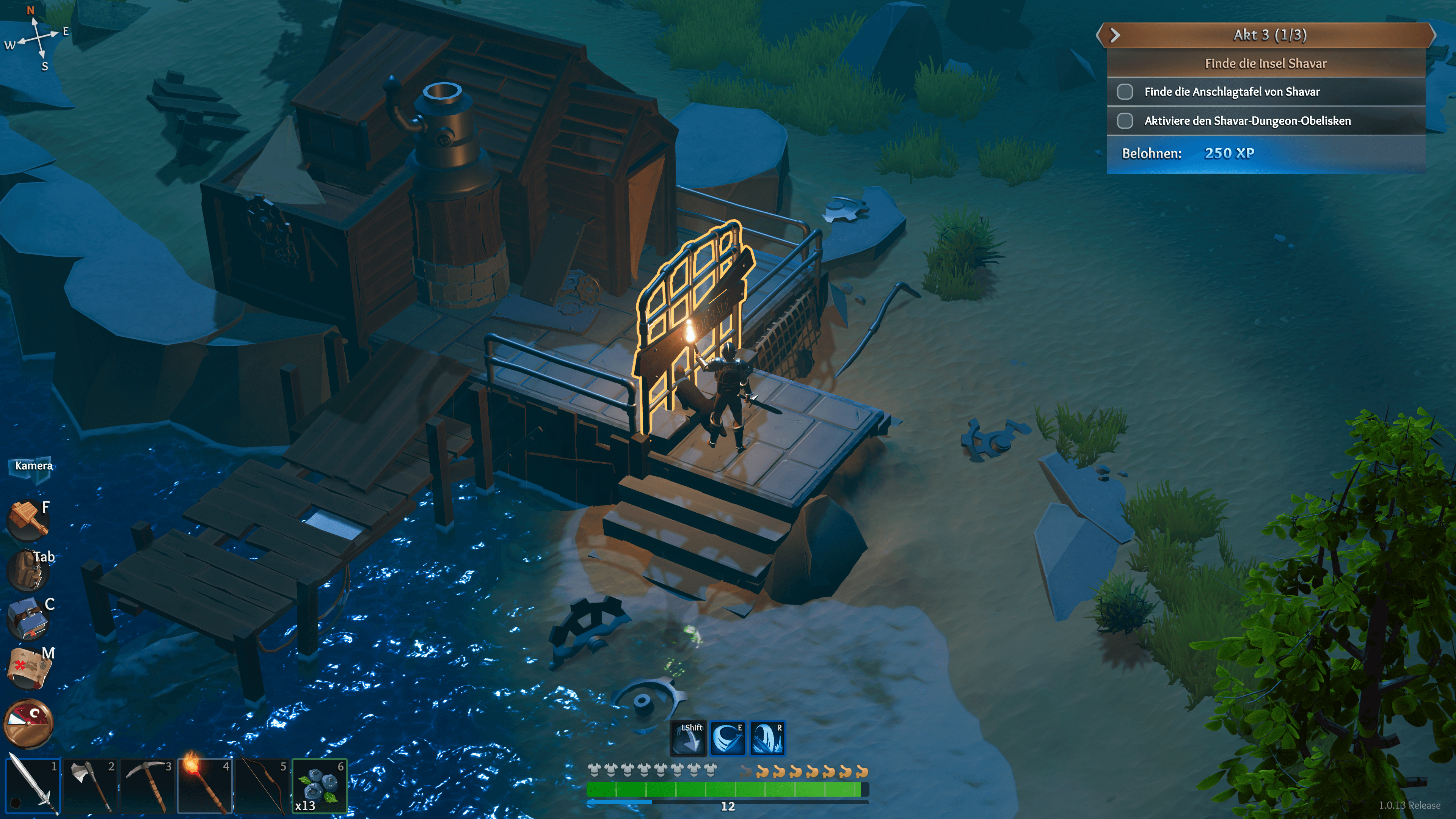This screenshot has width=1456, height=819.
Task: Select the burning torch slot
Action: pyautogui.click(x=205, y=786)
